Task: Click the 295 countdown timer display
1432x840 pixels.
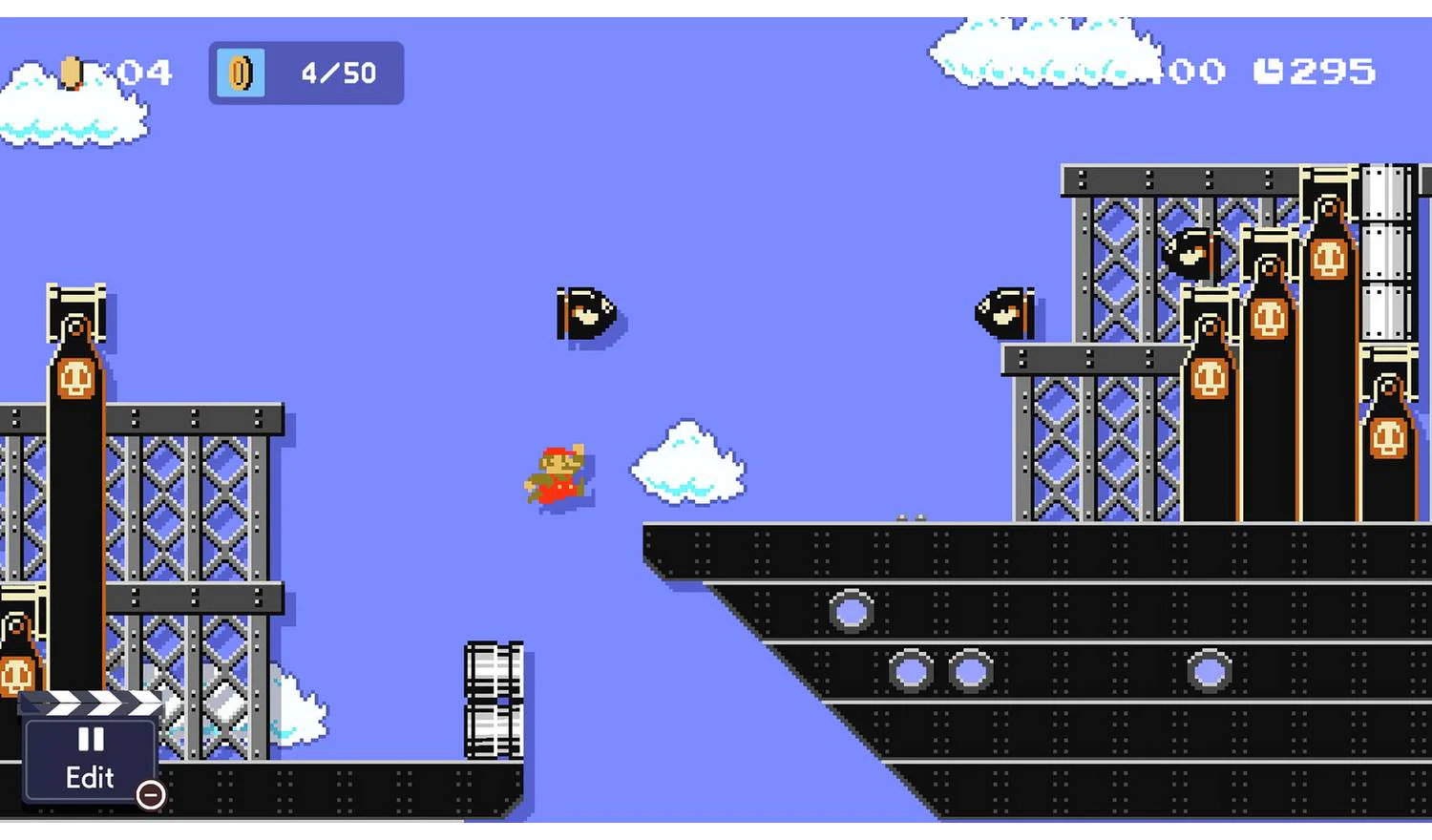Action: 1325,70
